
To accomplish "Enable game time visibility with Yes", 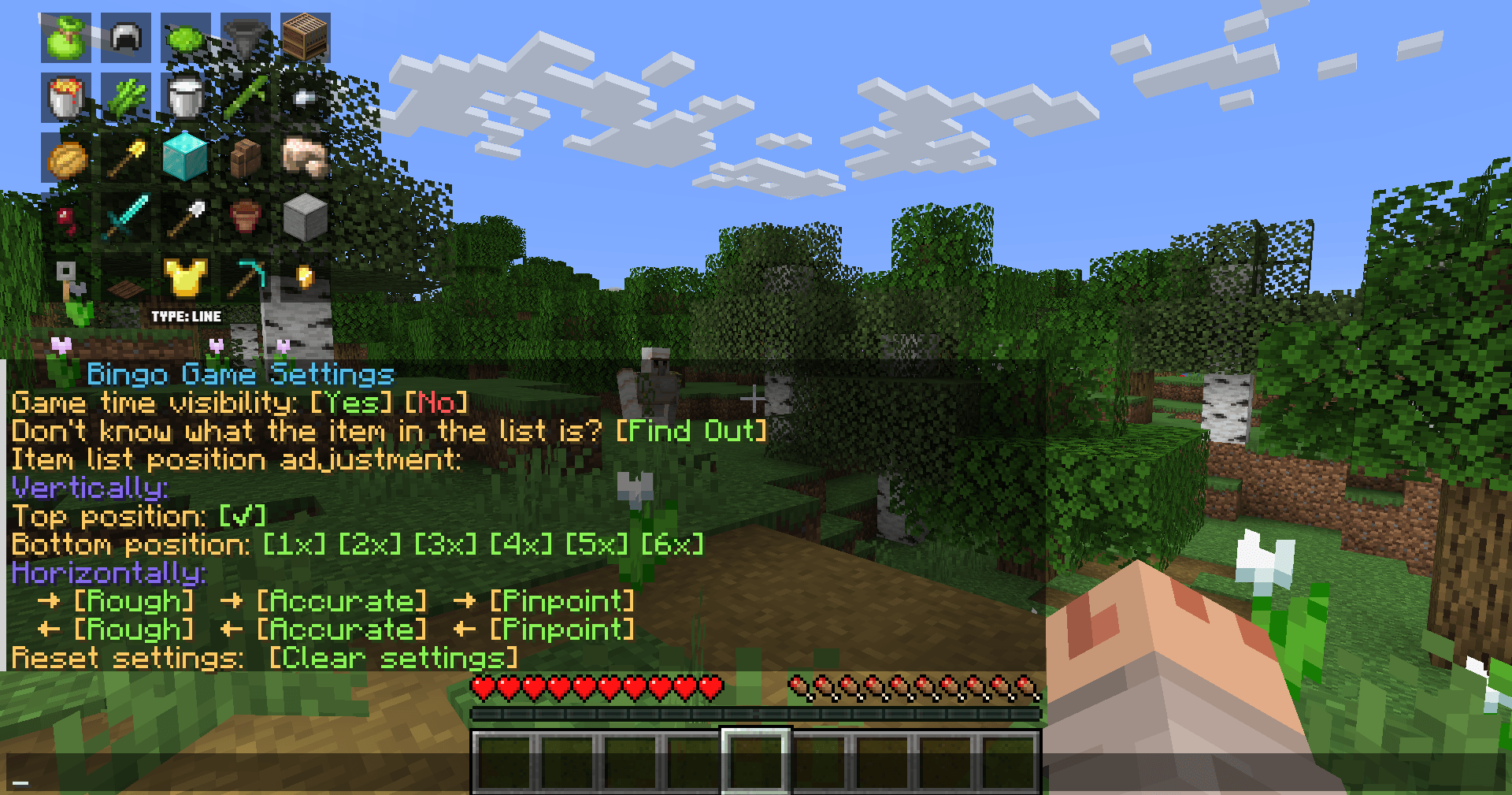I will tap(352, 403).
